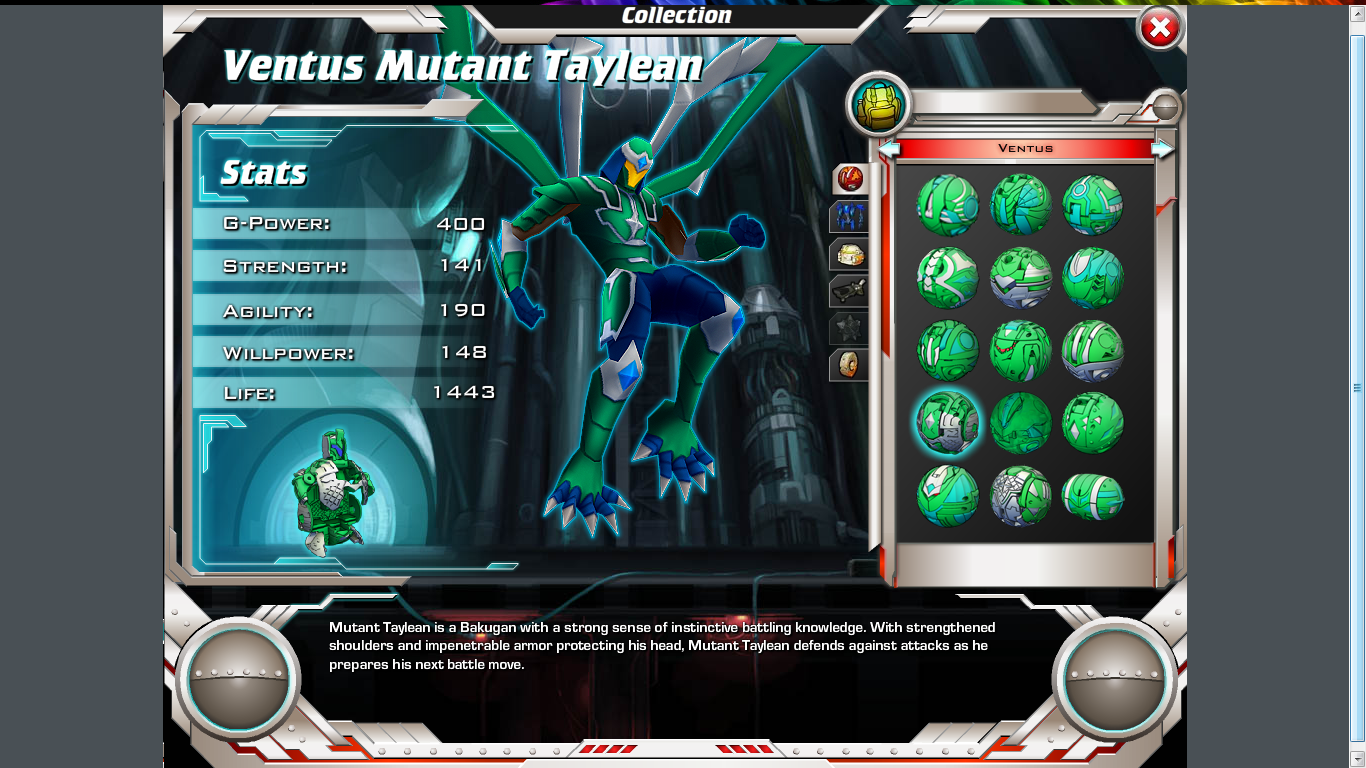1366x768 pixels.
Task: Click the browser's vertical scrollbar
Action: pos(1357,387)
